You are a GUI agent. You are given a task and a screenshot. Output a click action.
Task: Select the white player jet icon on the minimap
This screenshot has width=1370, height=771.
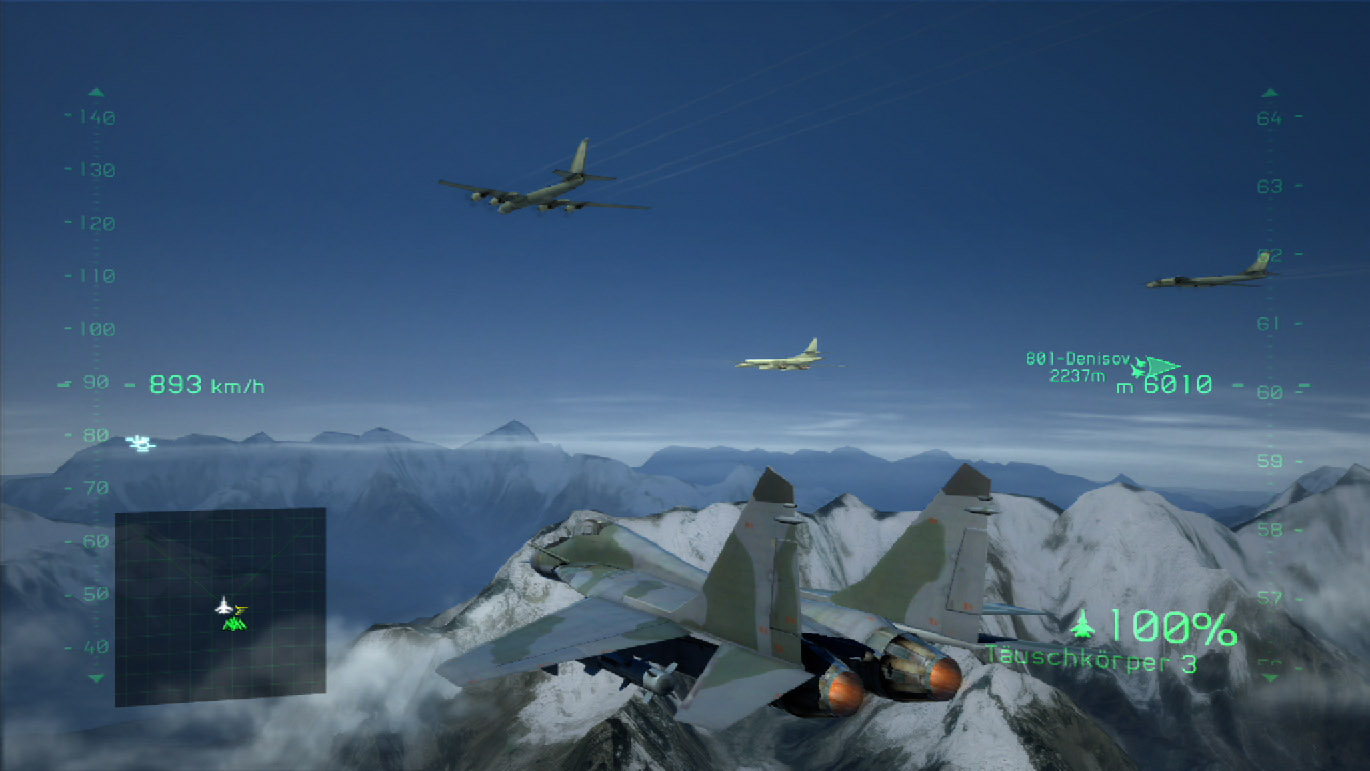(x=224, y=605)
